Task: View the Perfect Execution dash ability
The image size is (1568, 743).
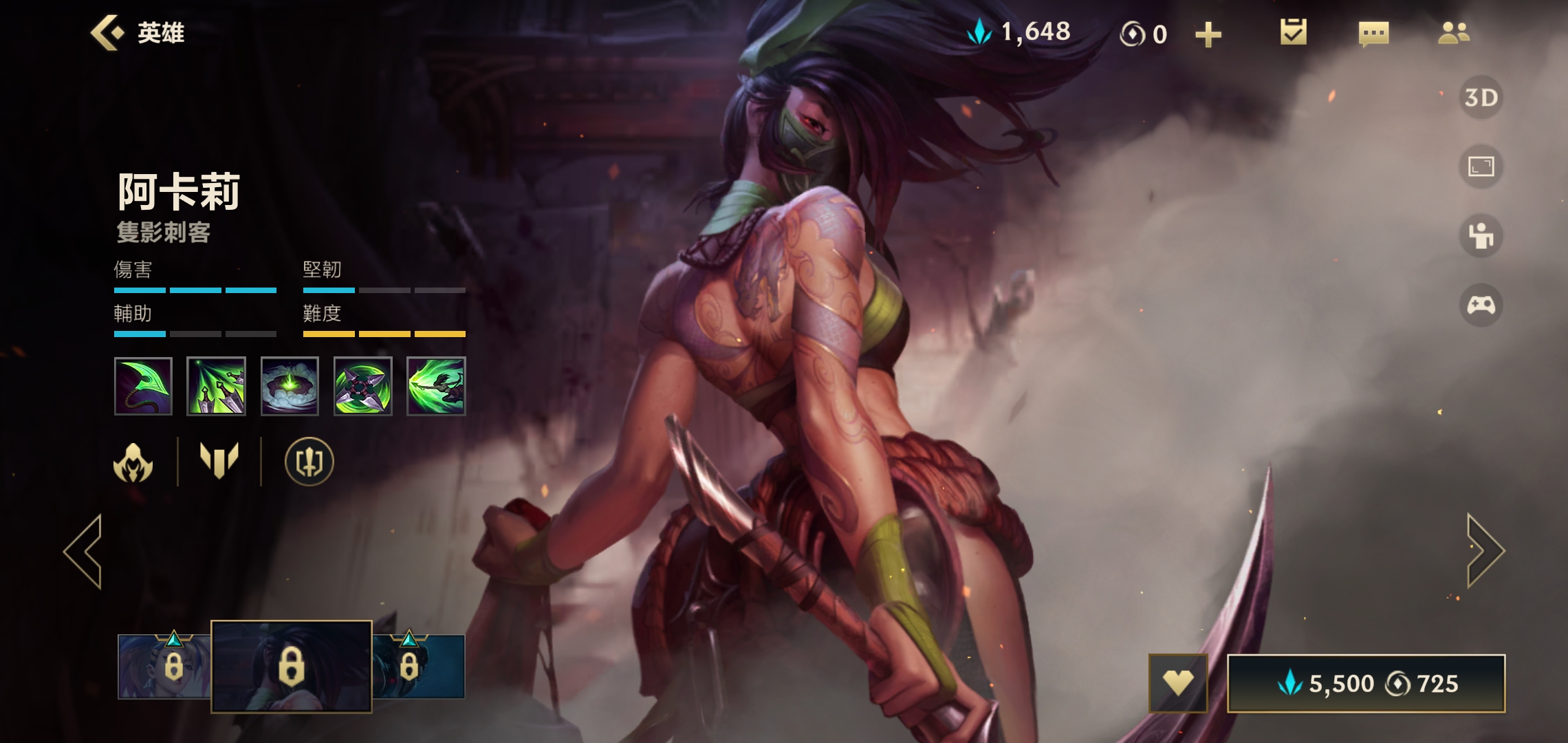Action: coord(436,386)
